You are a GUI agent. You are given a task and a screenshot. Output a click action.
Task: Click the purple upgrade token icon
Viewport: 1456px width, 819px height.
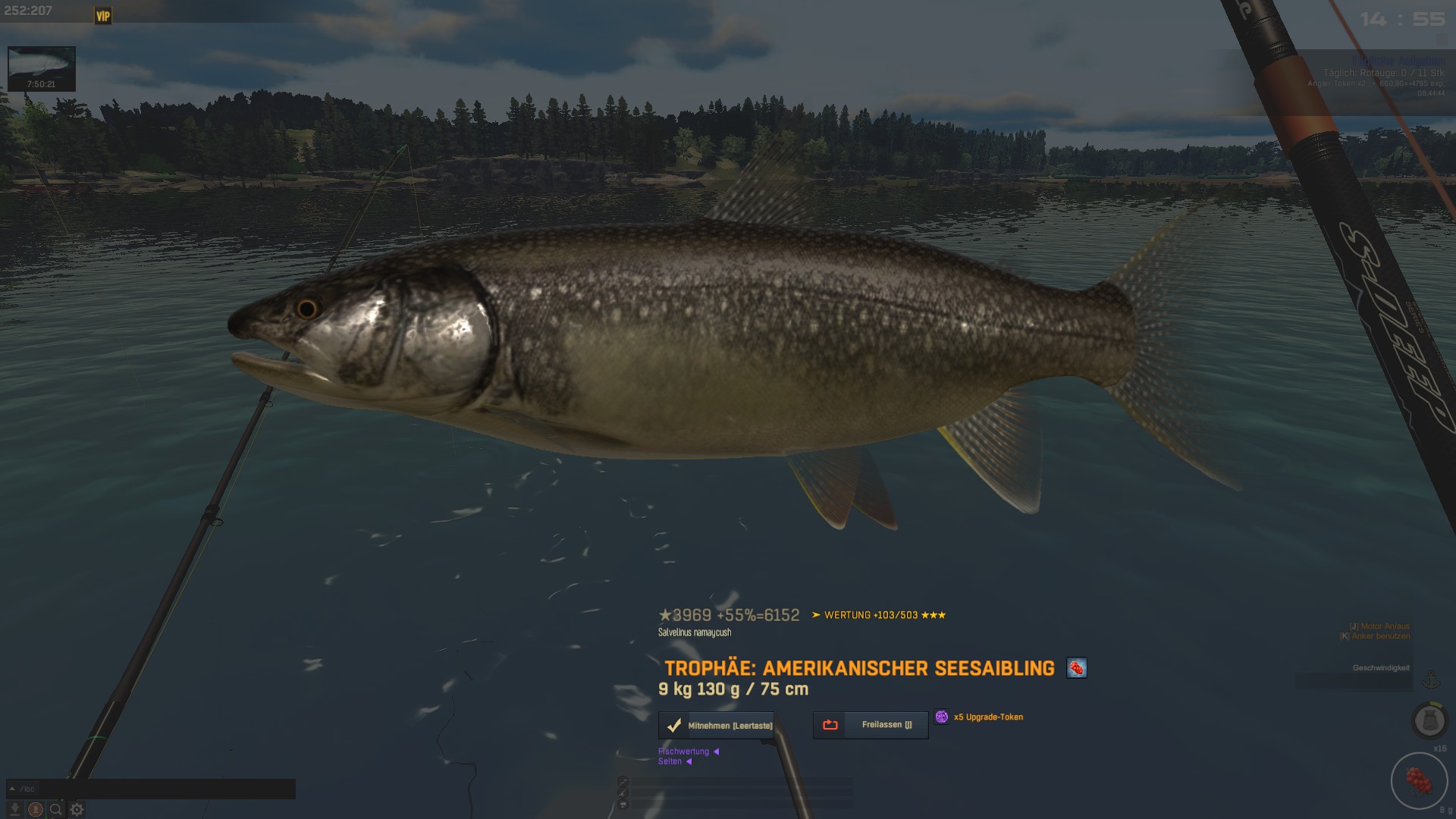pyautogui.click(x=941, y=717)
